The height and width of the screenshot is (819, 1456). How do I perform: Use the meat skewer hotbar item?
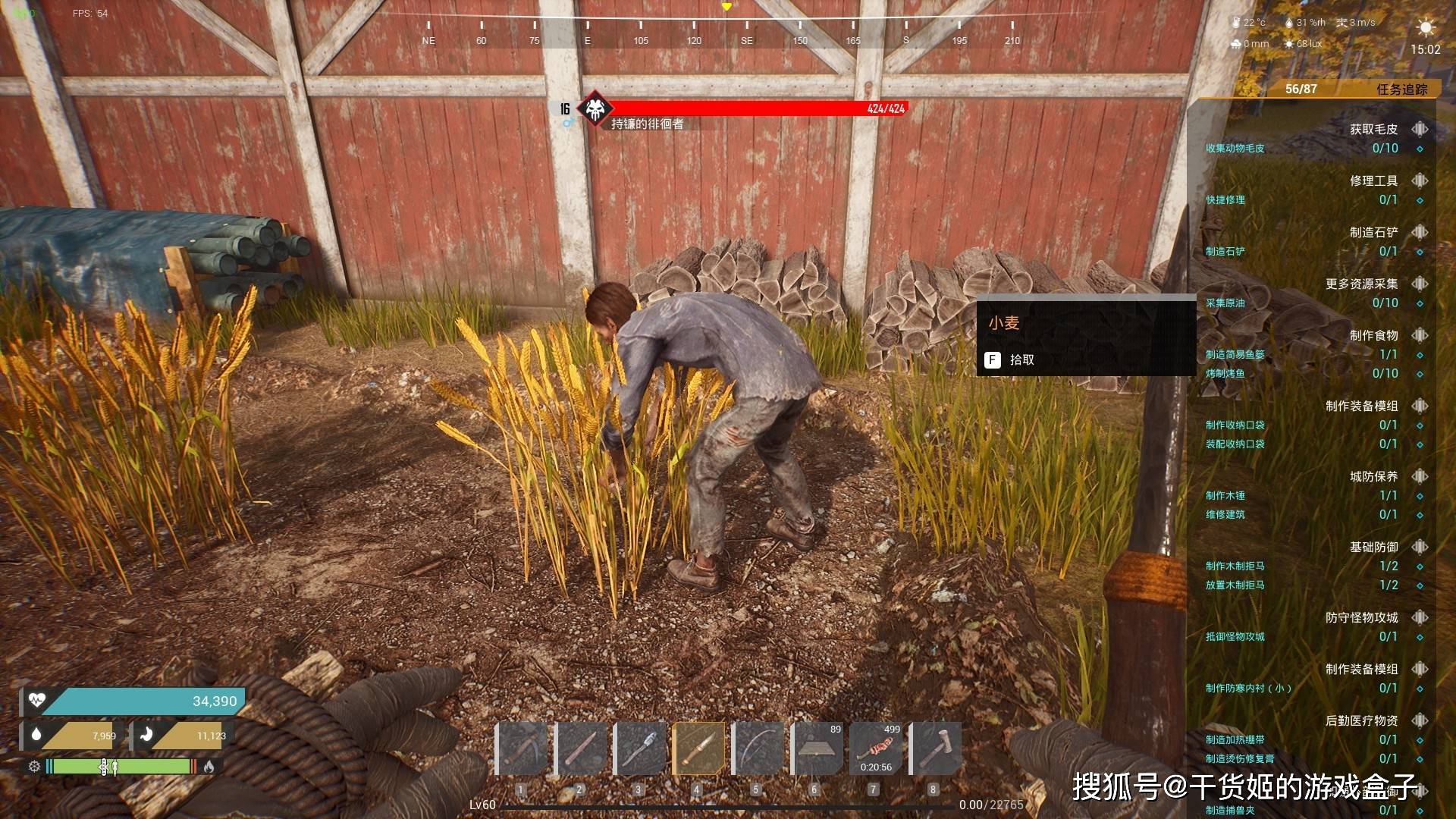click(x=875, y=748)
